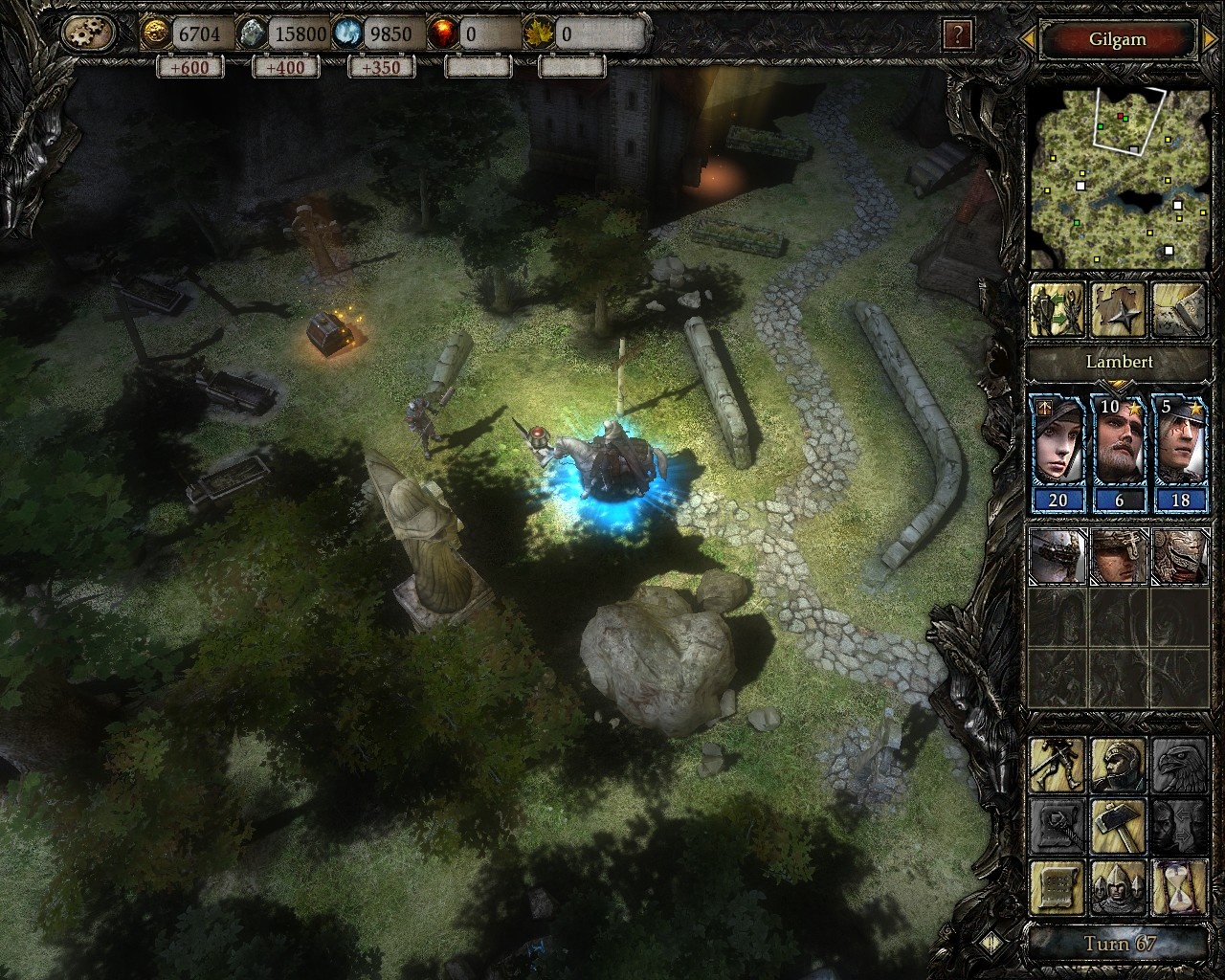Click the hammer build icon
The height and width of the screenshot is (980, 1225).
coord(1119,825)
